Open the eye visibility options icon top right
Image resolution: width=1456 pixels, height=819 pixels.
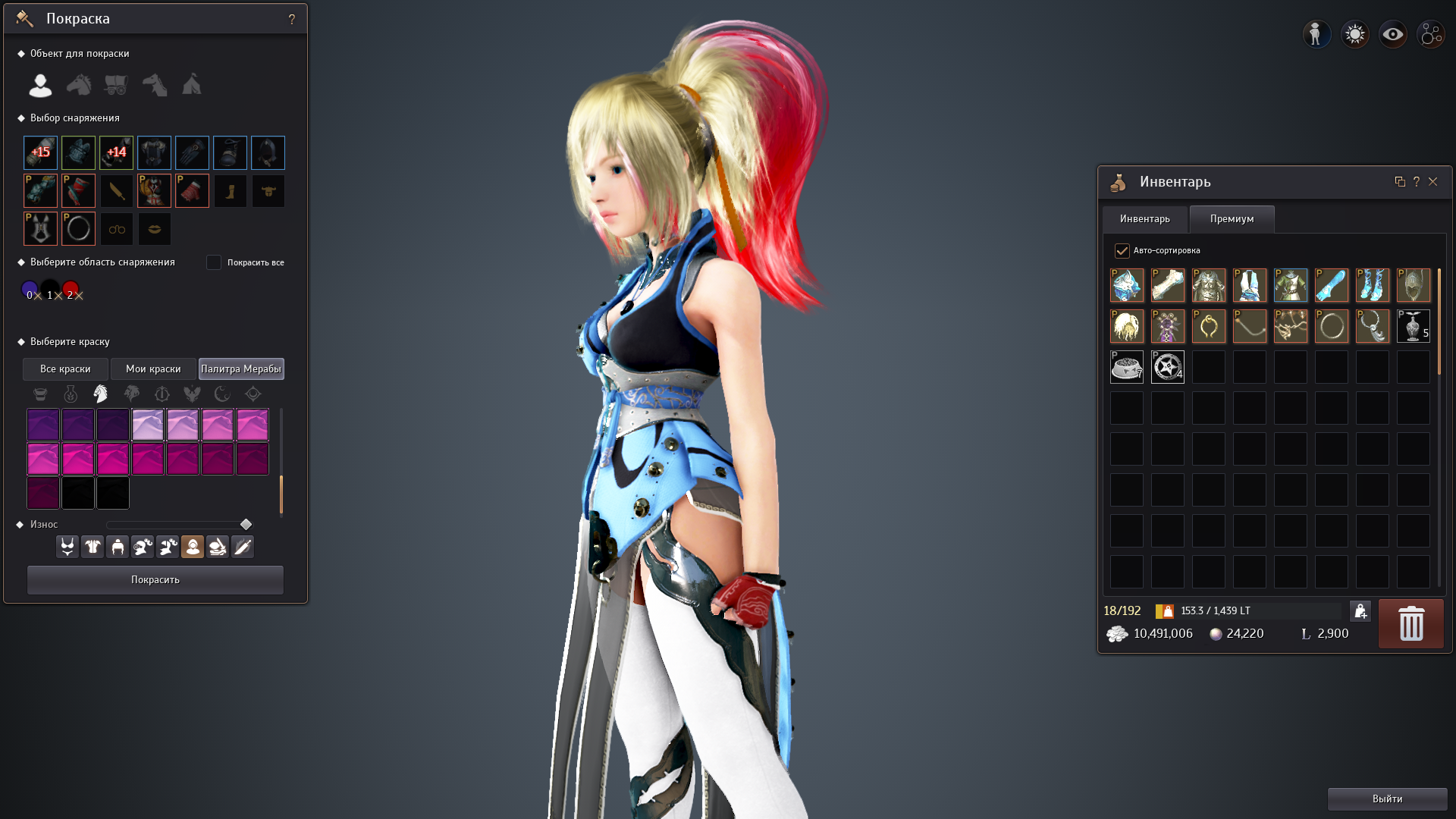1392,33
